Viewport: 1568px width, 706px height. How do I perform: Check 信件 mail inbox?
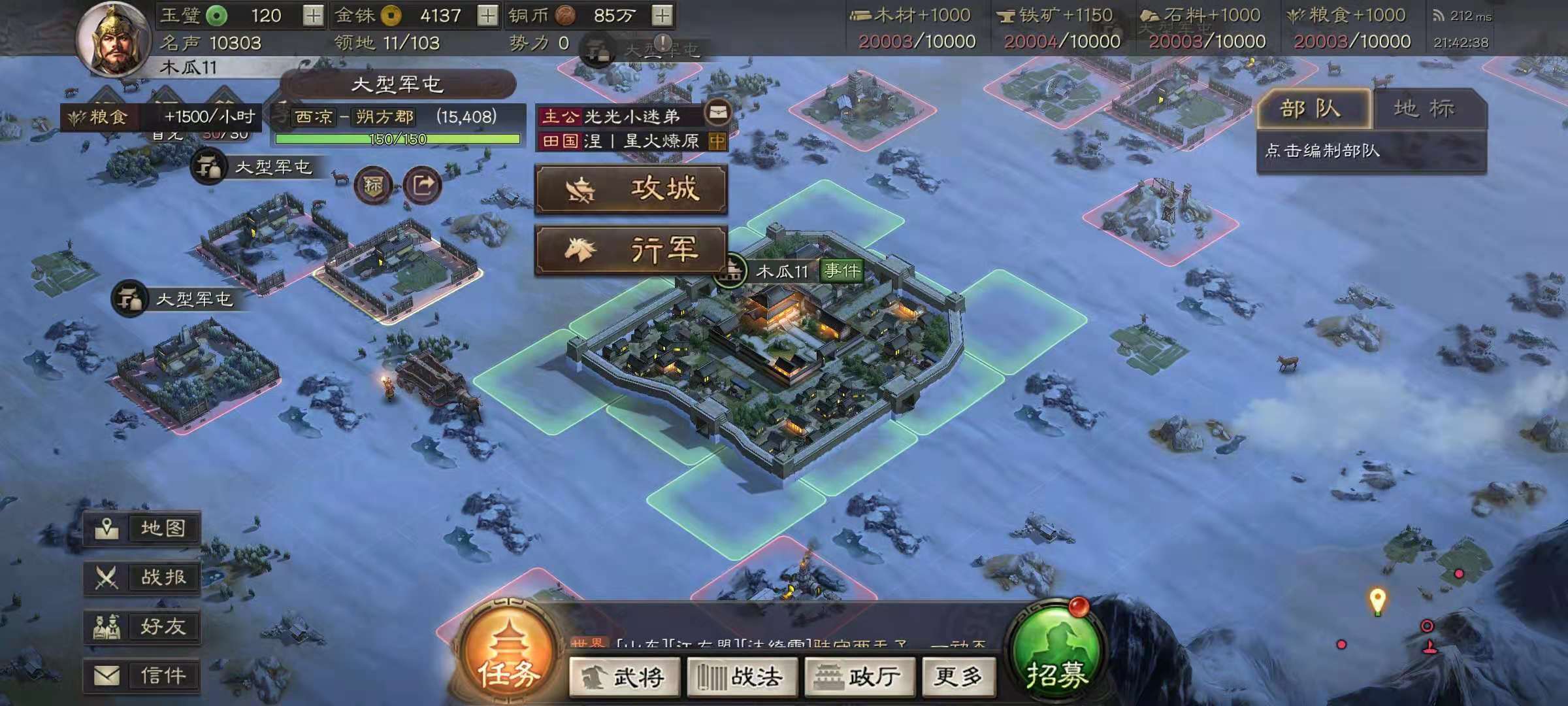(x=143, y=676)
